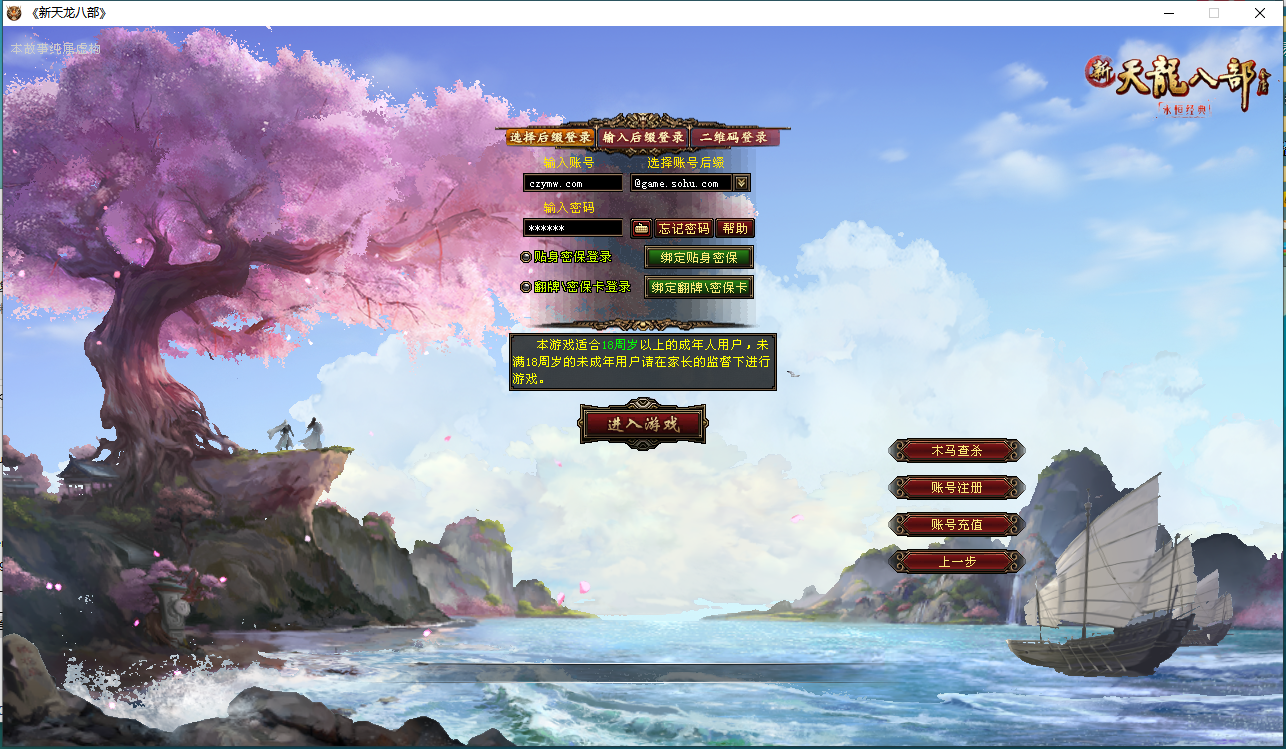Click the 绑定贴身密保 bind button

click(698, 257)
